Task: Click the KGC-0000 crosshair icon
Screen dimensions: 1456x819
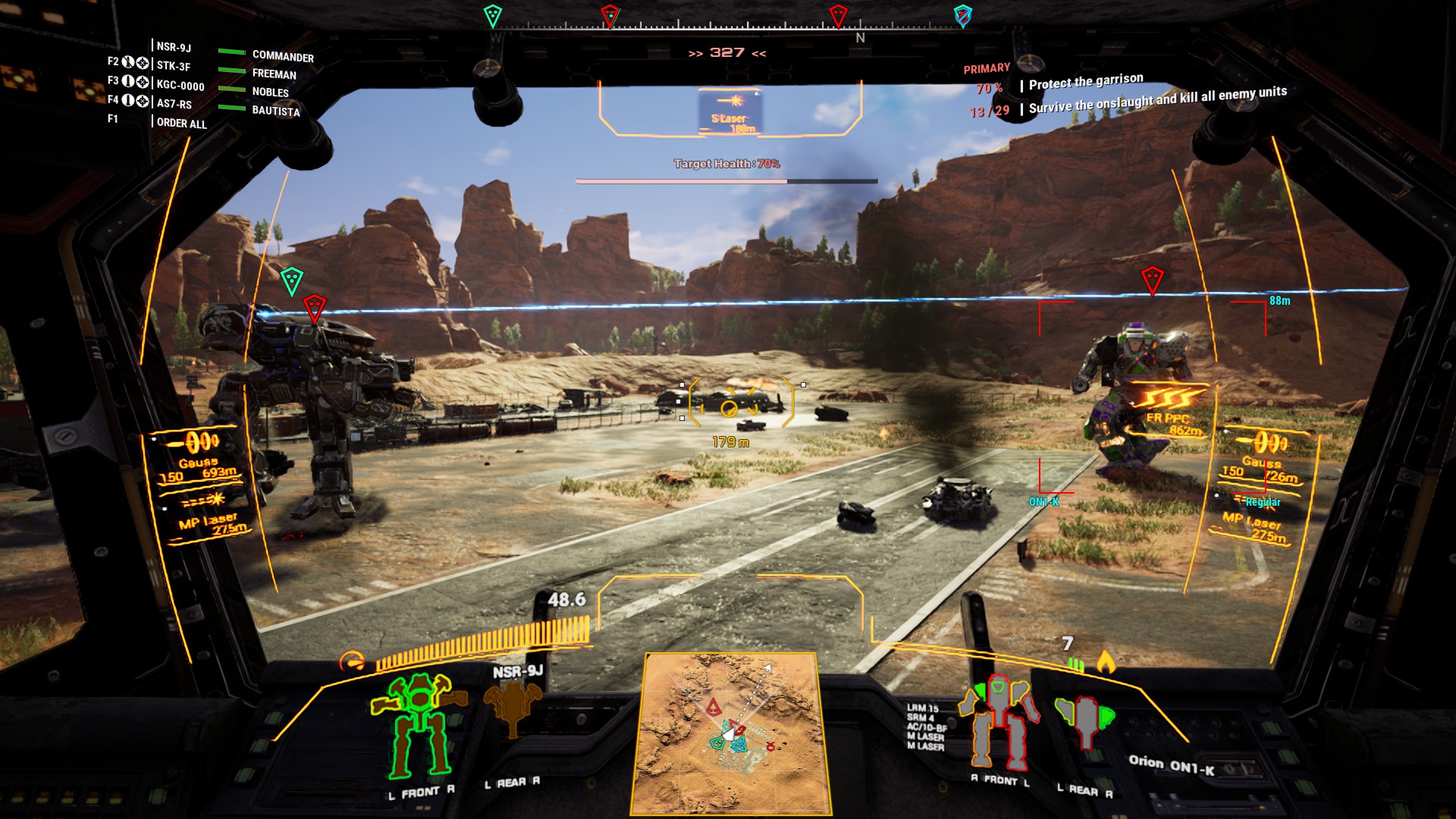Action: click(x=143, y=80)
